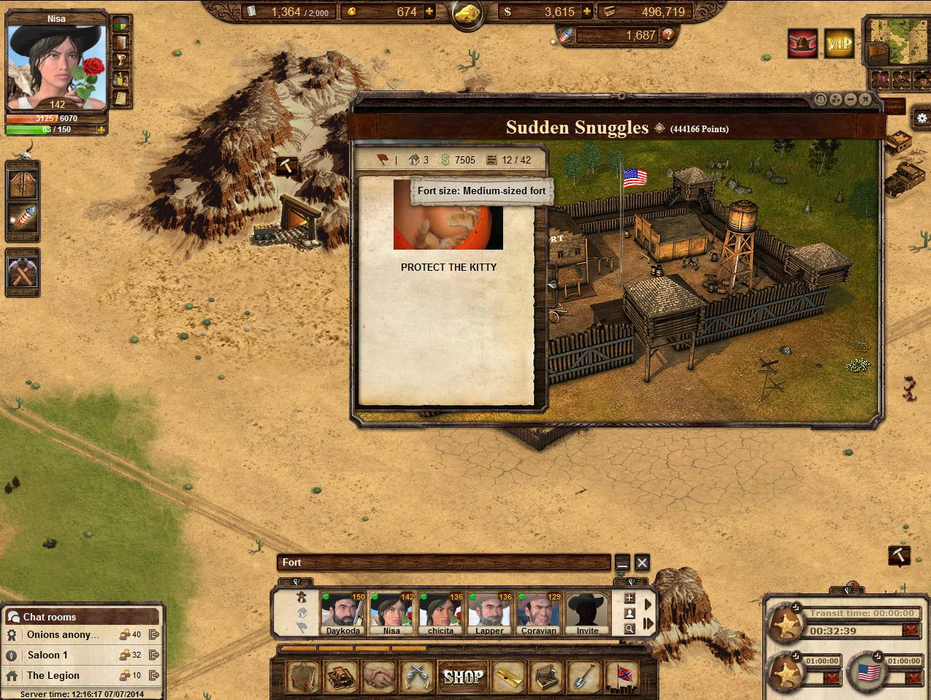Minimize the Fort chat bar

click(x=622, y=563)
